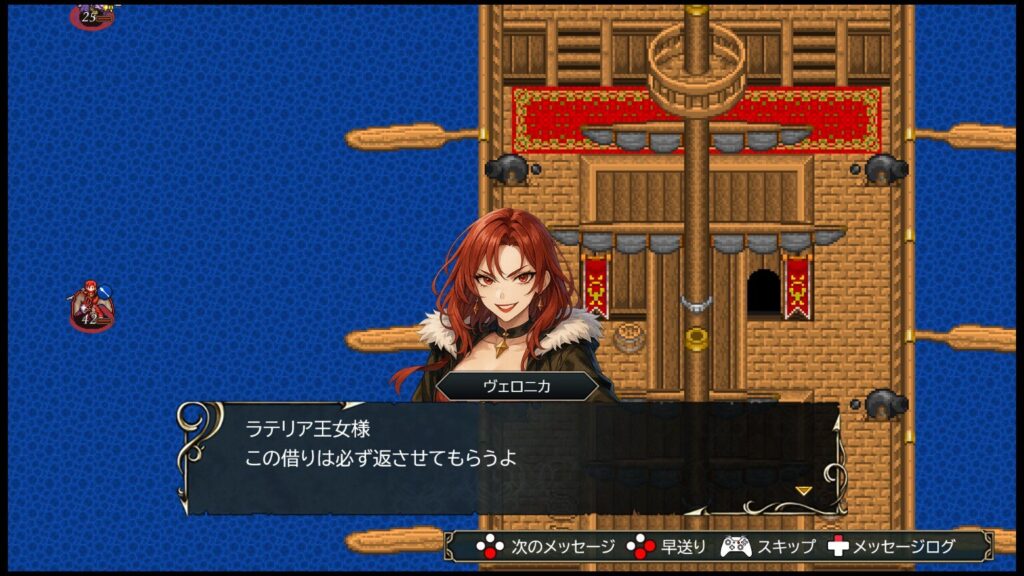Click the dialogue advance arrow indicator
Screen dimensions: 1024x576
click(x=802, y=490)
